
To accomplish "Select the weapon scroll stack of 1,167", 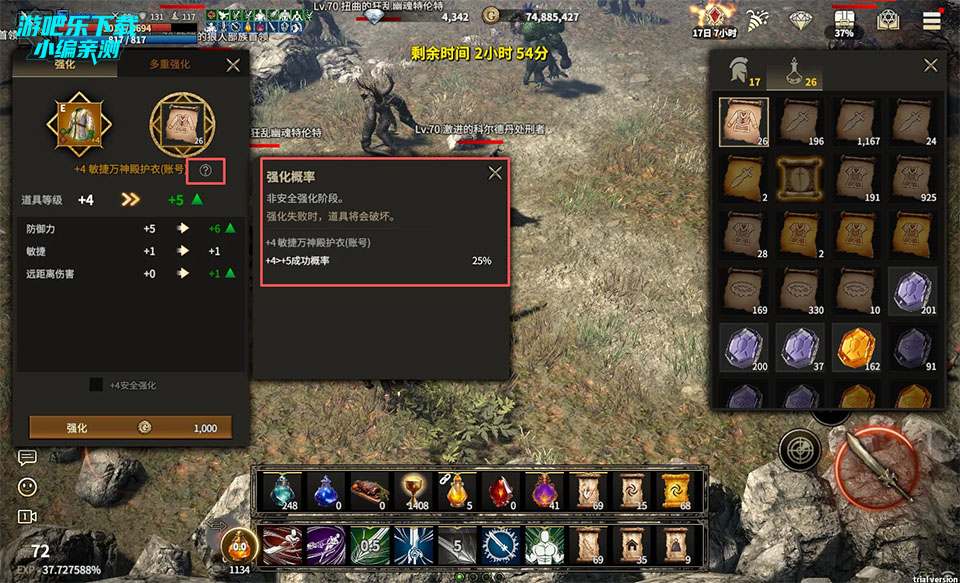I will (x=857, y=122).
